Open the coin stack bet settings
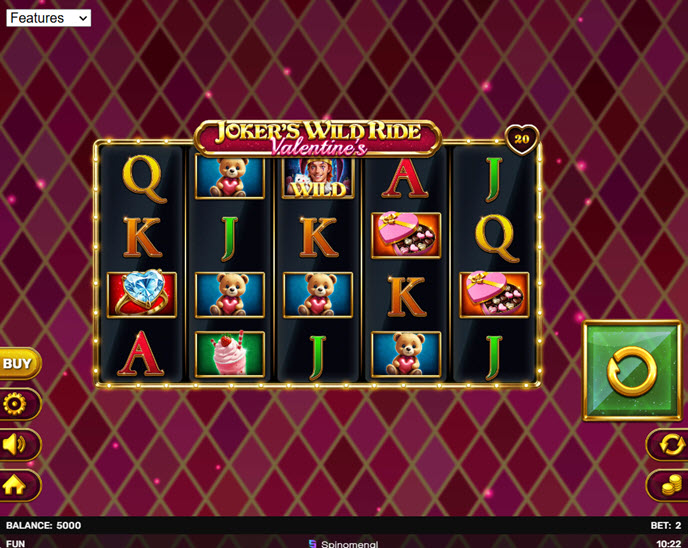 (667, 485)
